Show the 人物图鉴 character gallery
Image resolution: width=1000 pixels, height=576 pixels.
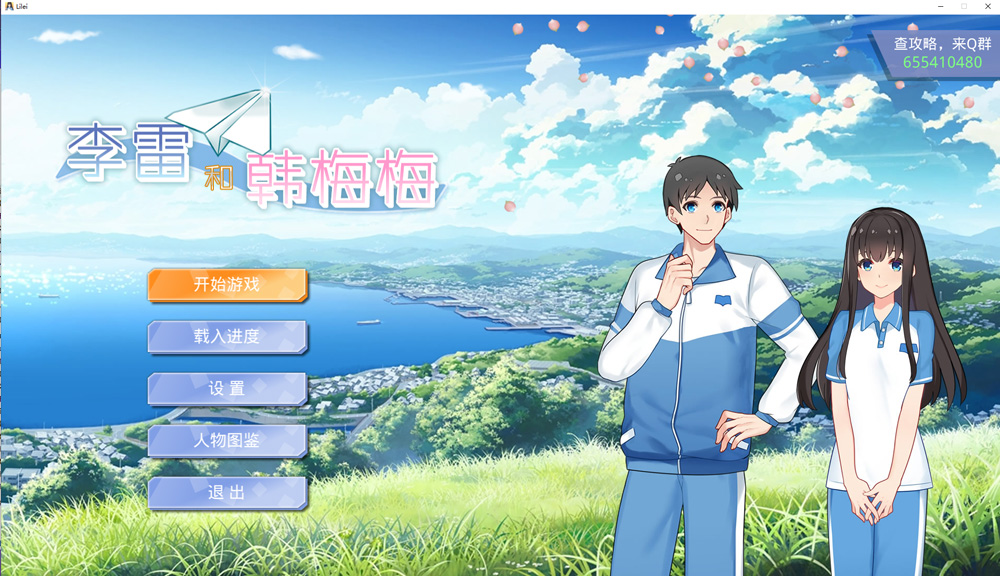(x=227, y=441)
